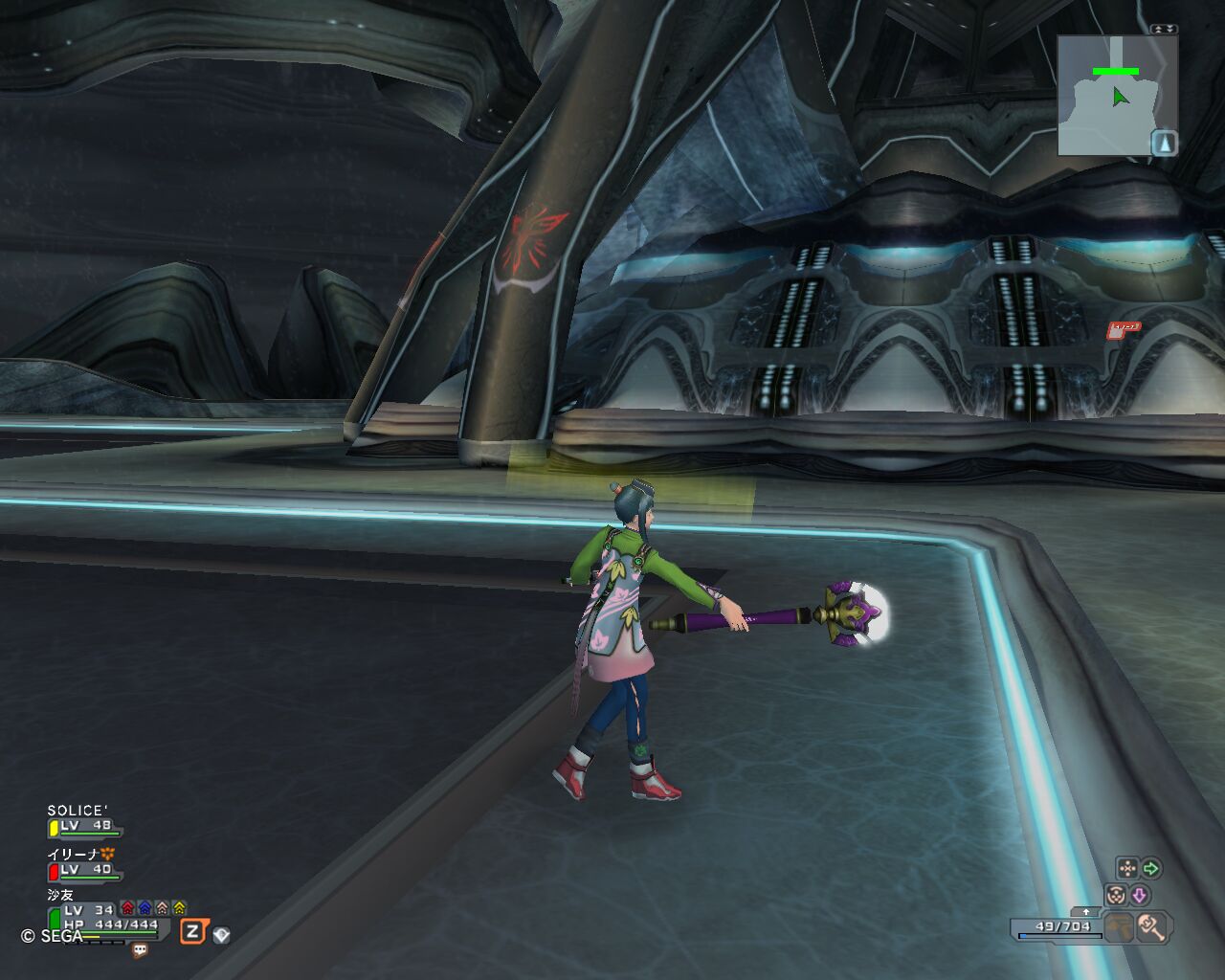The image size is (1225, 980).
Task: Click the red chevron buff icon
Action: click(x=127, y=907)
